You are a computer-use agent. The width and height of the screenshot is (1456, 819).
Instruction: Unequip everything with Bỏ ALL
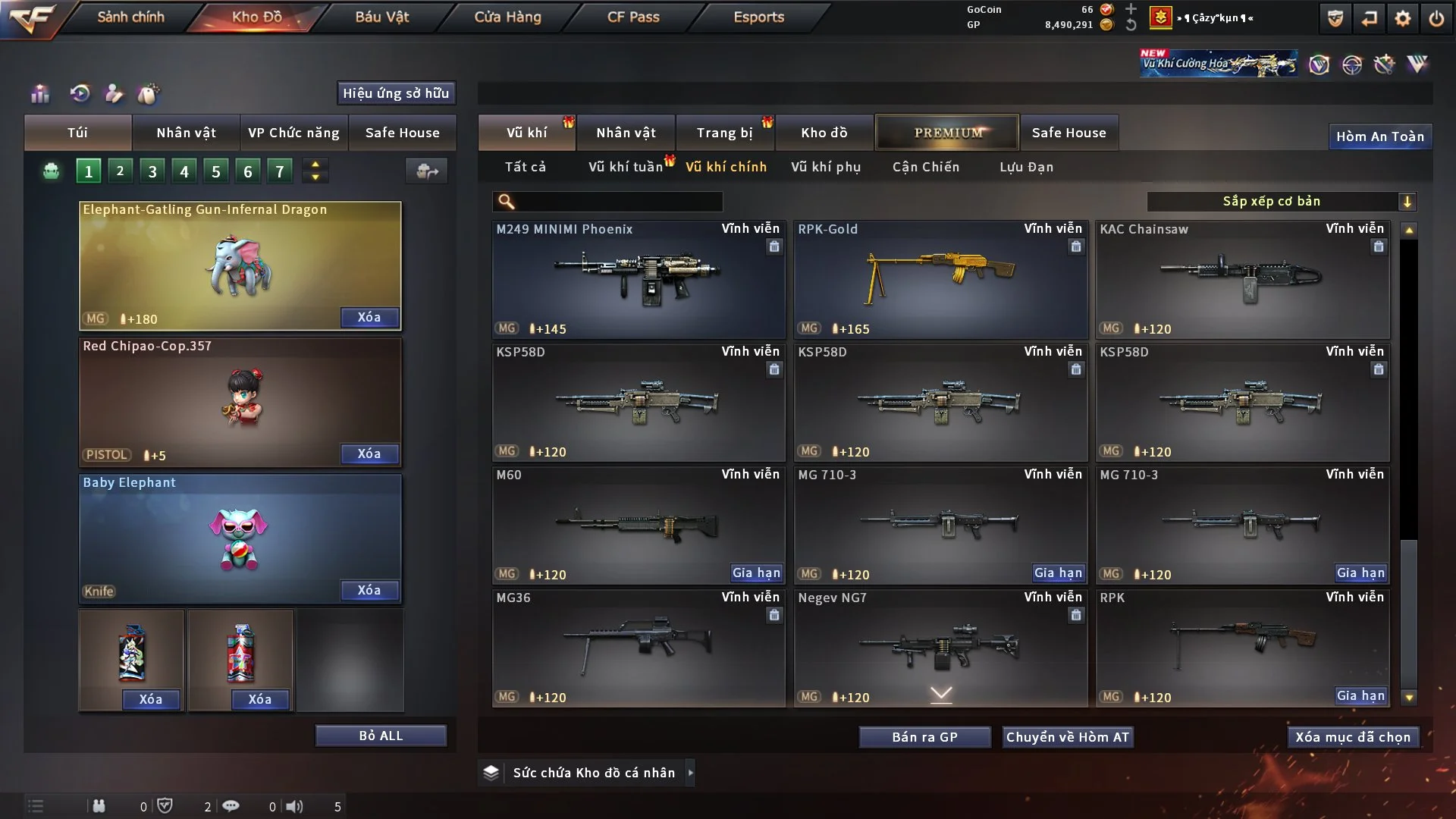point(381,736)
